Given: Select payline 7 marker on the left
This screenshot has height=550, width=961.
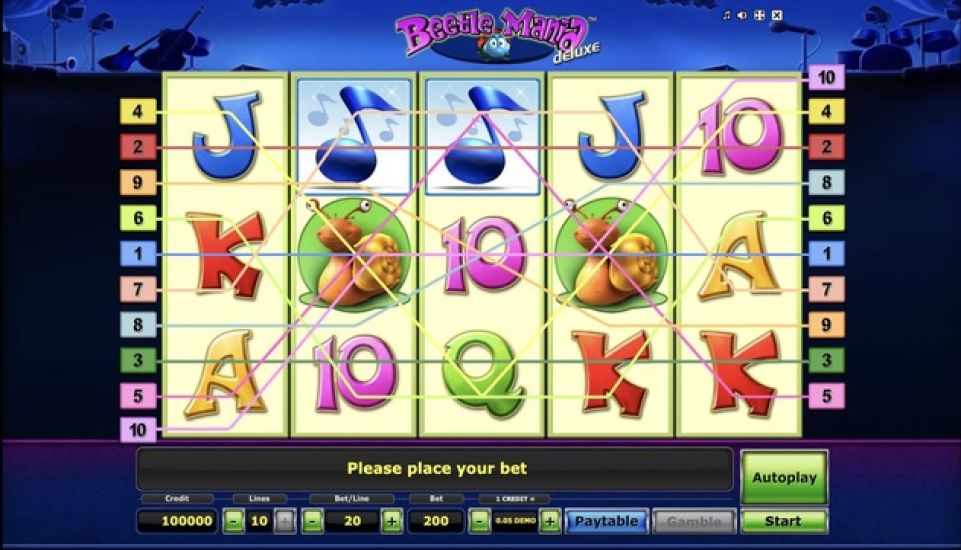Looking at the screenshot, I should (x=138, y=289).
